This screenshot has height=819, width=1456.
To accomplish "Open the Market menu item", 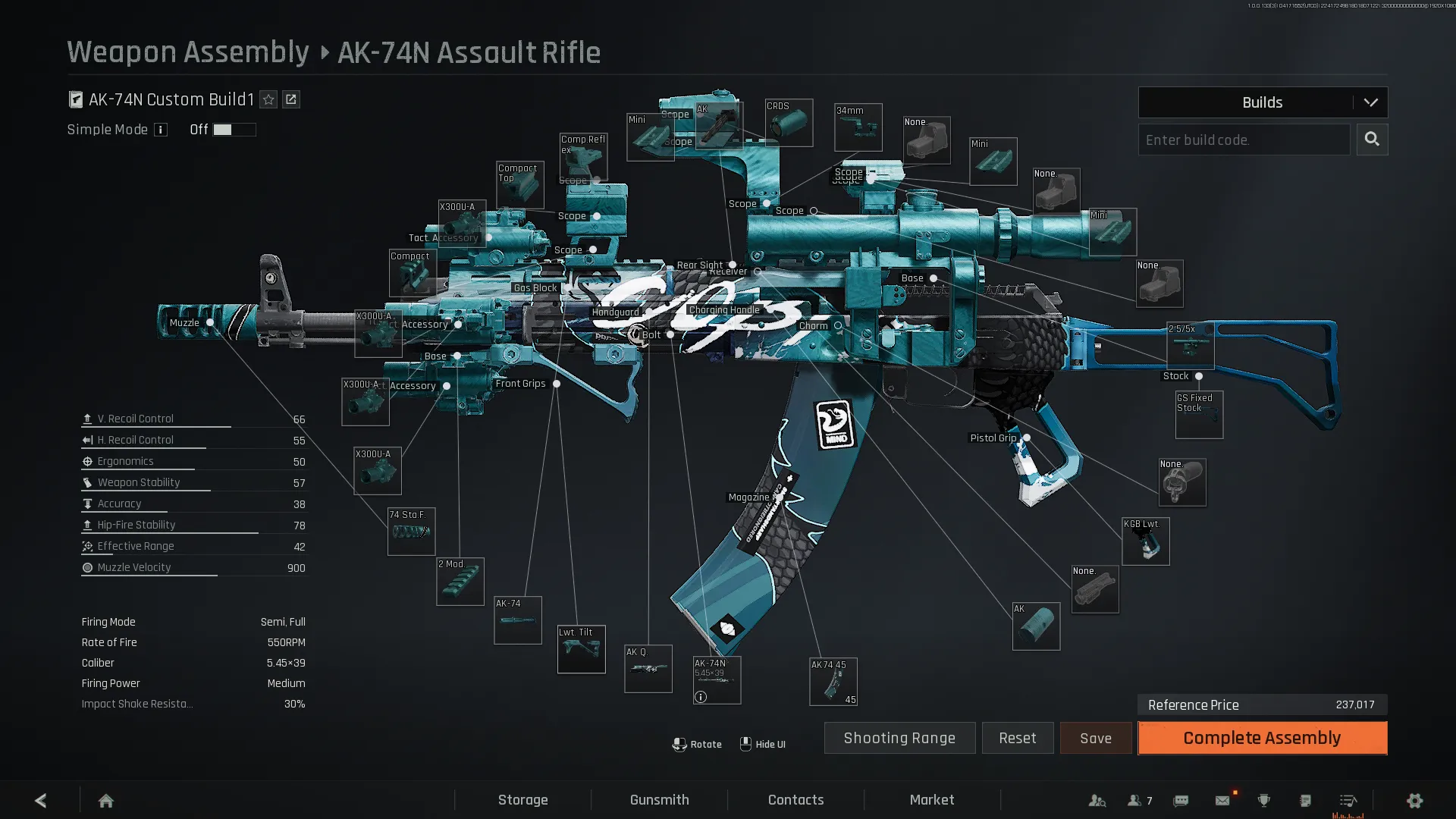I will (x=932, y=799).
